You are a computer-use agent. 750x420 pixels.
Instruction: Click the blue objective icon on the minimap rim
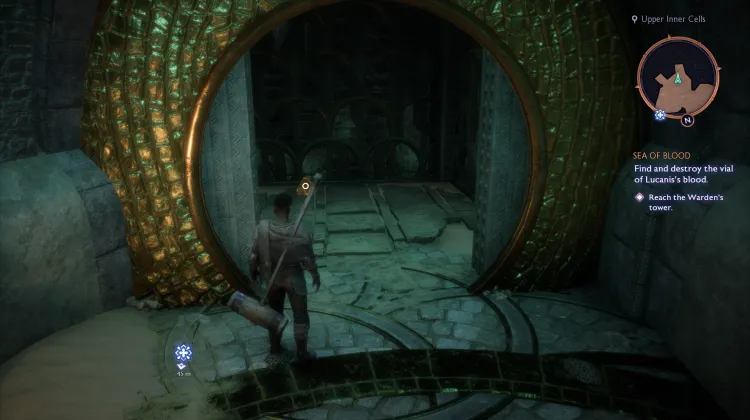point(660,115)
